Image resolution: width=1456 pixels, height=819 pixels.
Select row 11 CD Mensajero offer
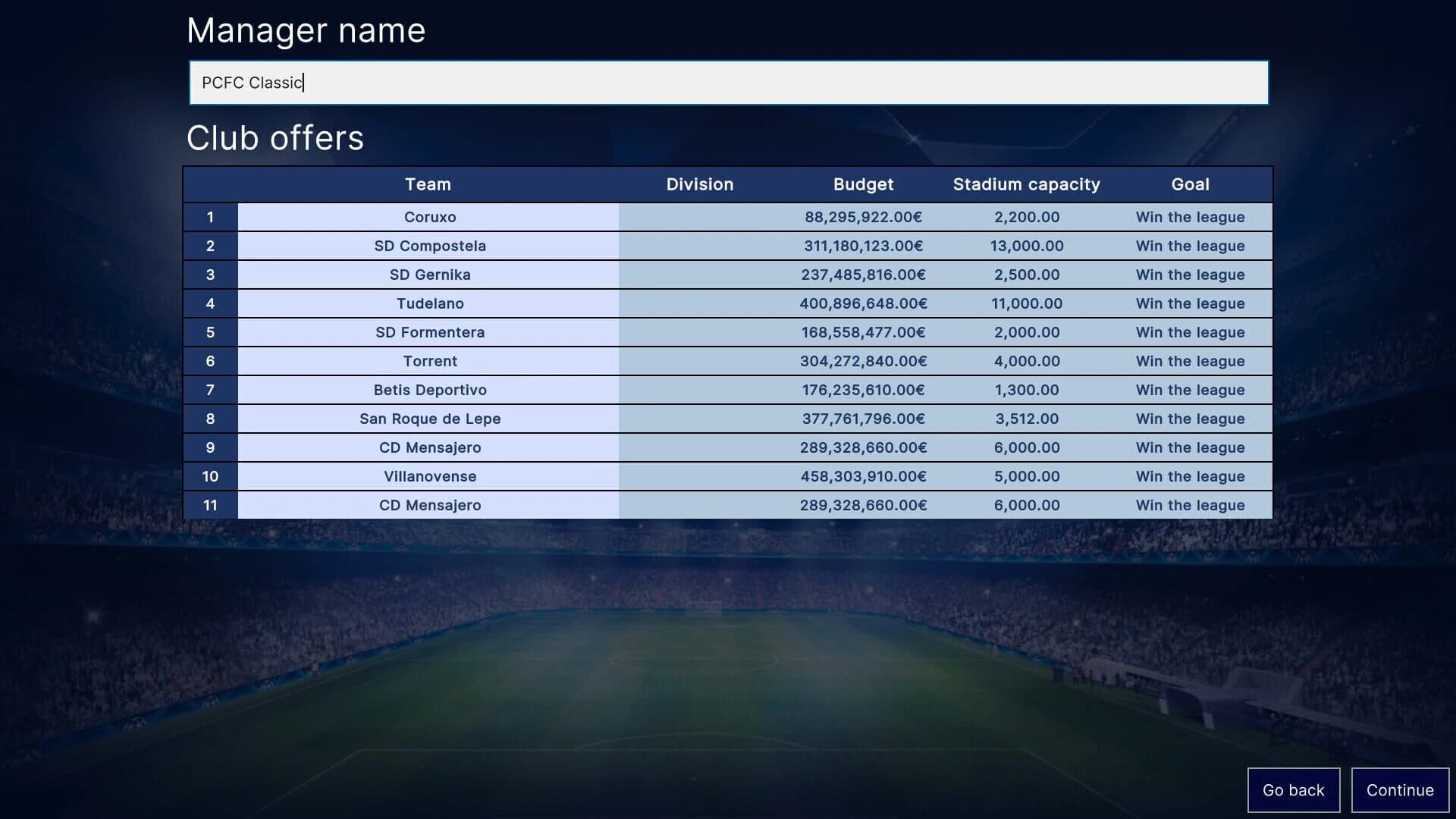[x=428, y=505]
